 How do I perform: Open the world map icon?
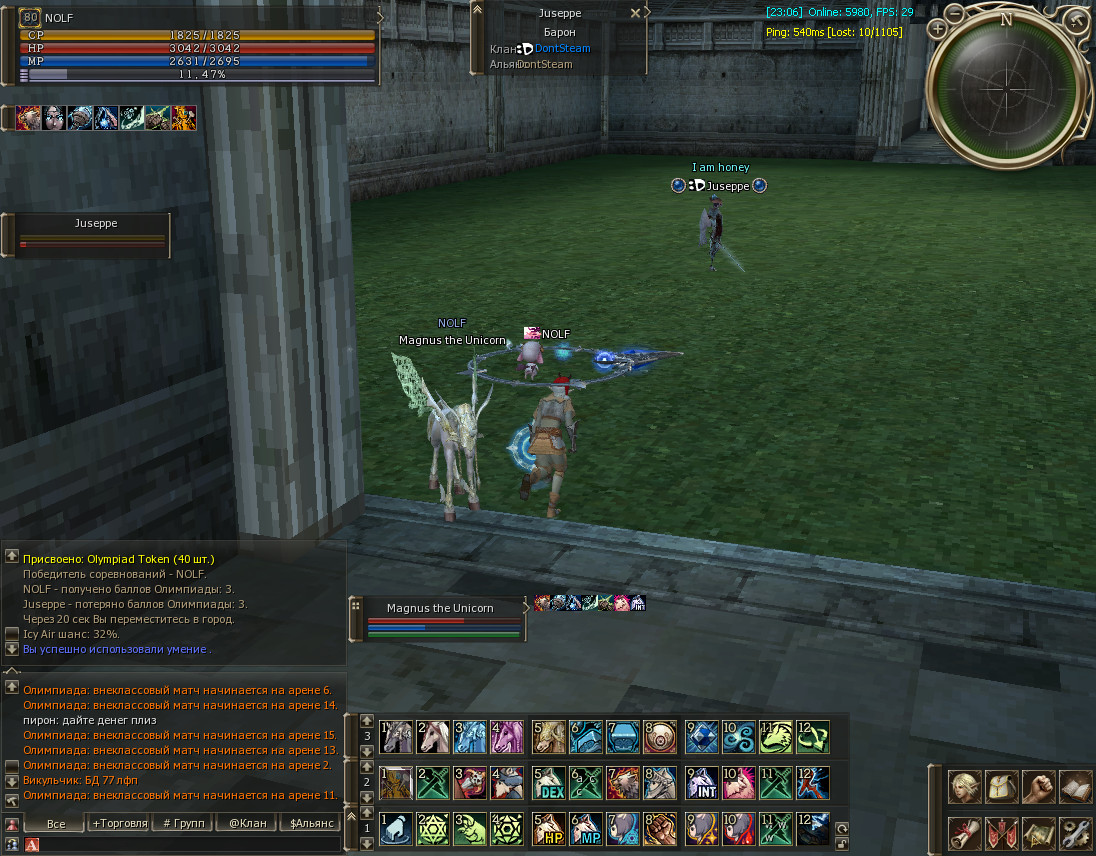[1039, 833]
